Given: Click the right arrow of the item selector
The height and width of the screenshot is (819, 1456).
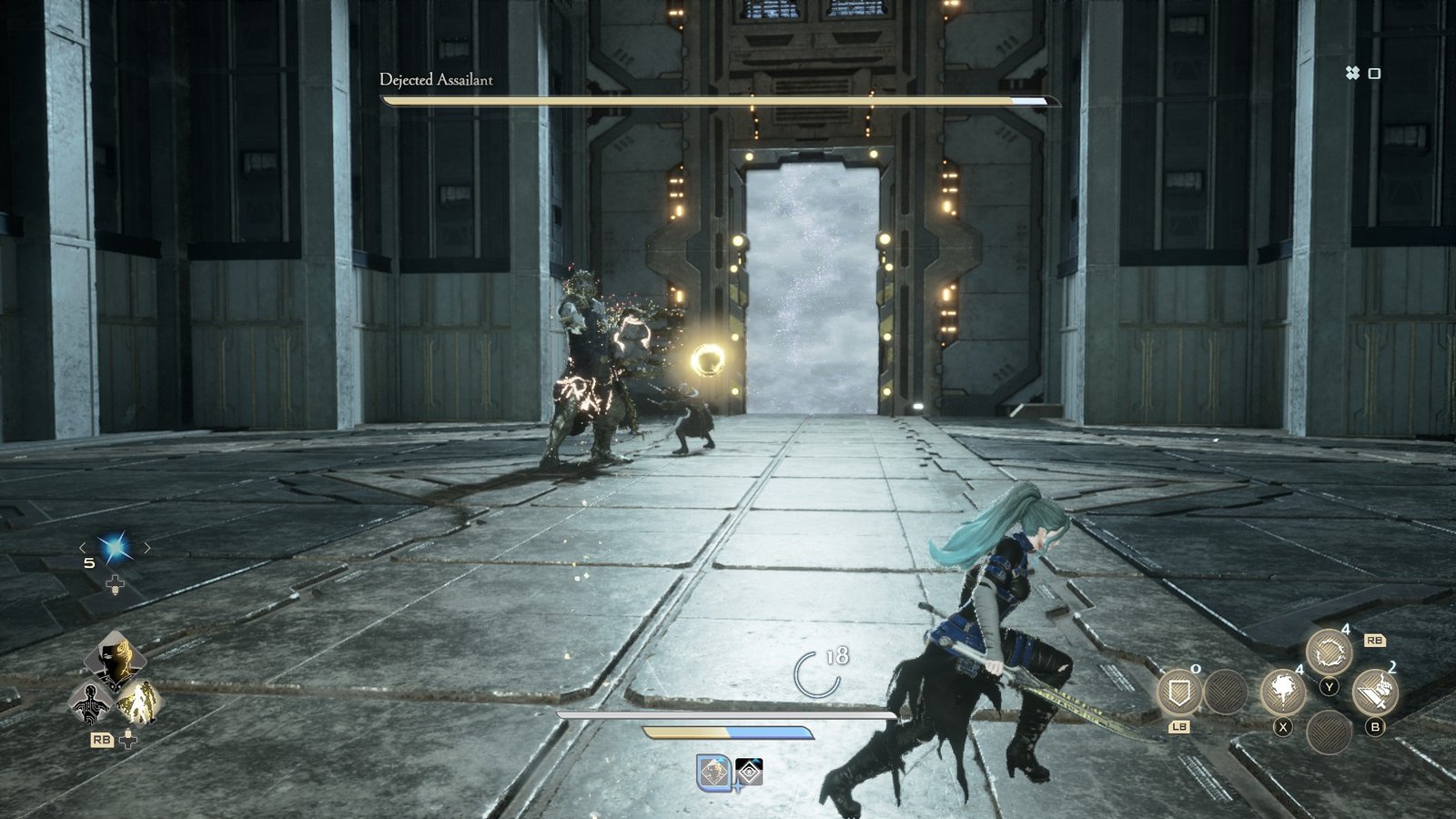Looking at the screenshot, I should 147,548.
